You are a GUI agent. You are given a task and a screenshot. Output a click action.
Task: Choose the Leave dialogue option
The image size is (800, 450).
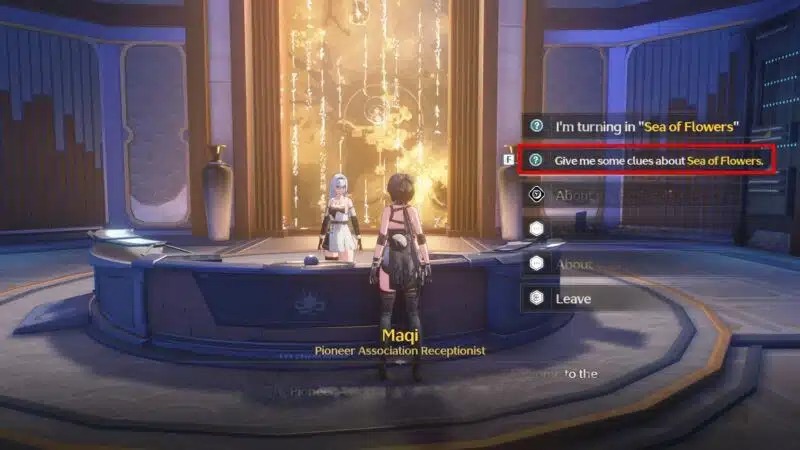pyautogui.click(x=573, y=298)
